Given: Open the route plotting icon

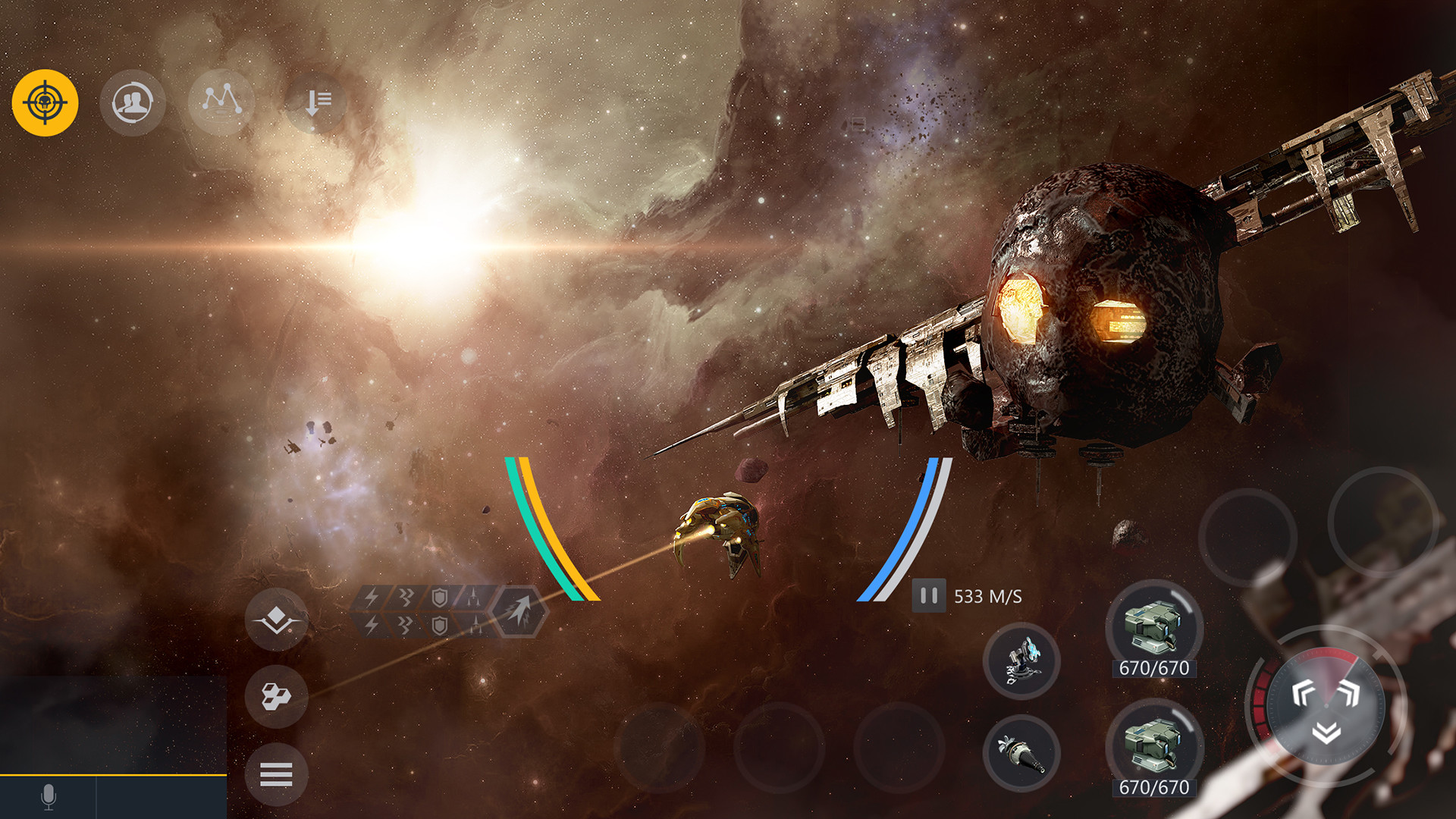Looking at the screenshot, I should (x=222, y=104).
